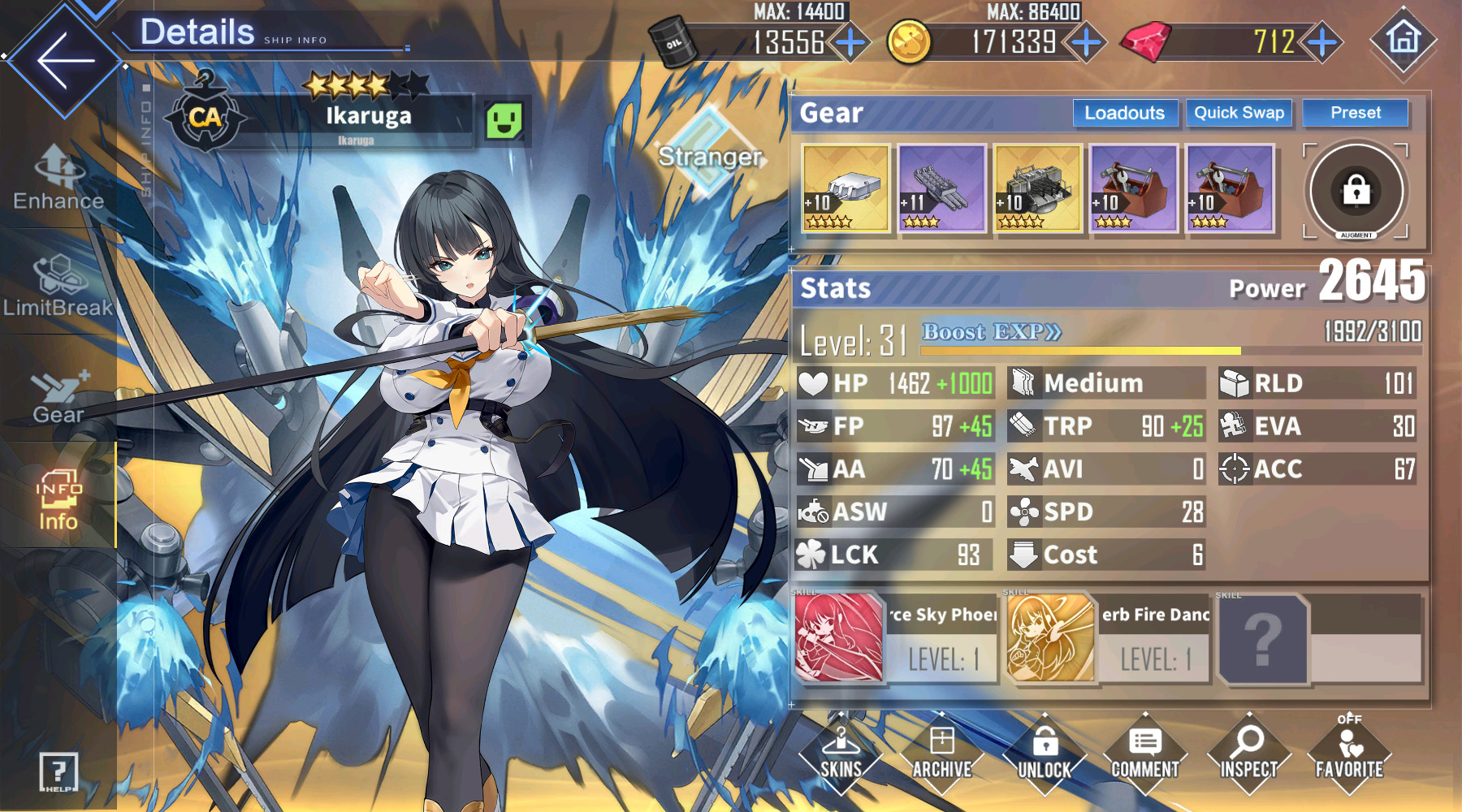Return to the home screen
Screen dimensions: 1462x812
1403,39
